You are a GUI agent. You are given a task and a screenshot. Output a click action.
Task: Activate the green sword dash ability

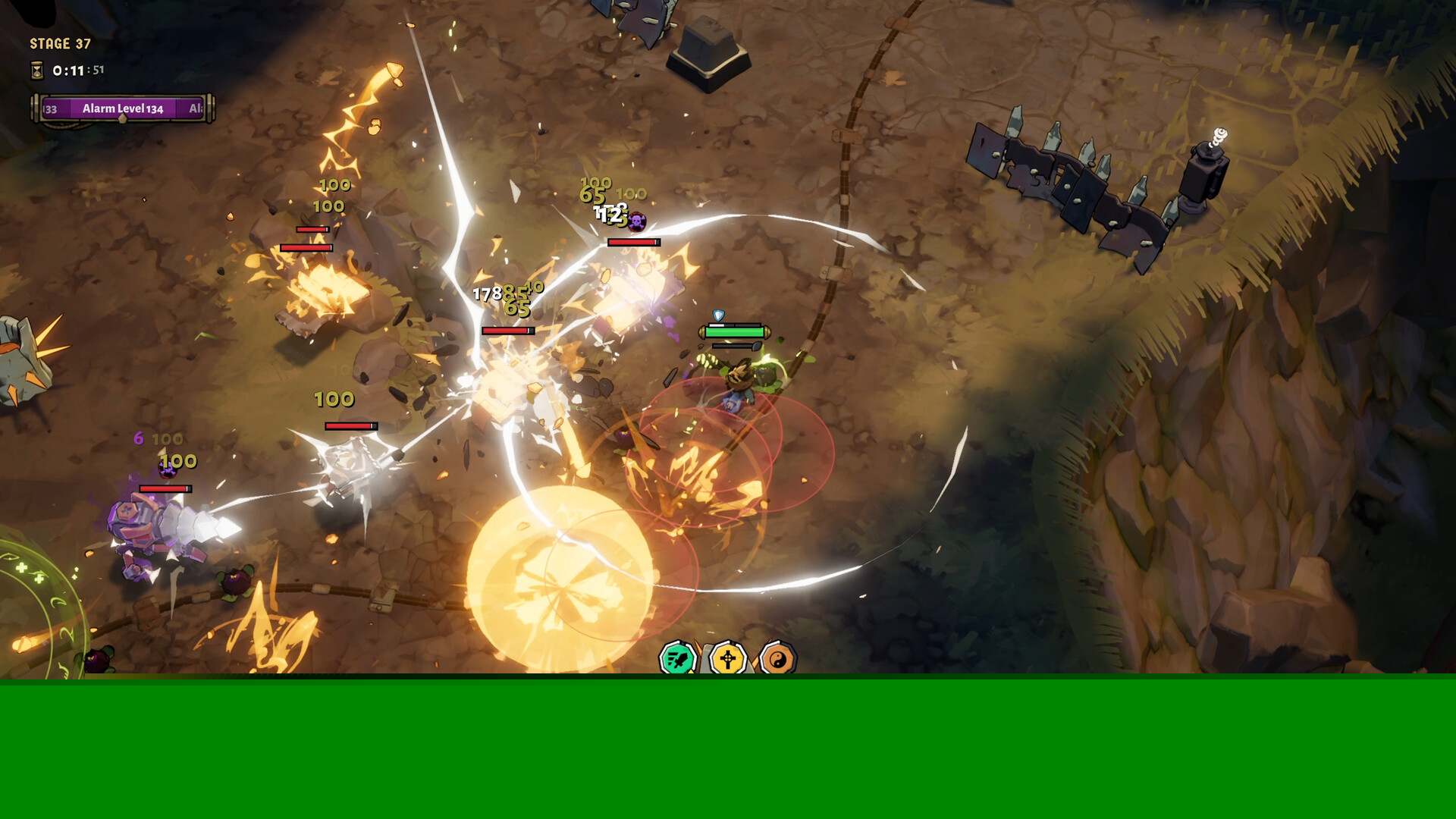pos(677,658)
